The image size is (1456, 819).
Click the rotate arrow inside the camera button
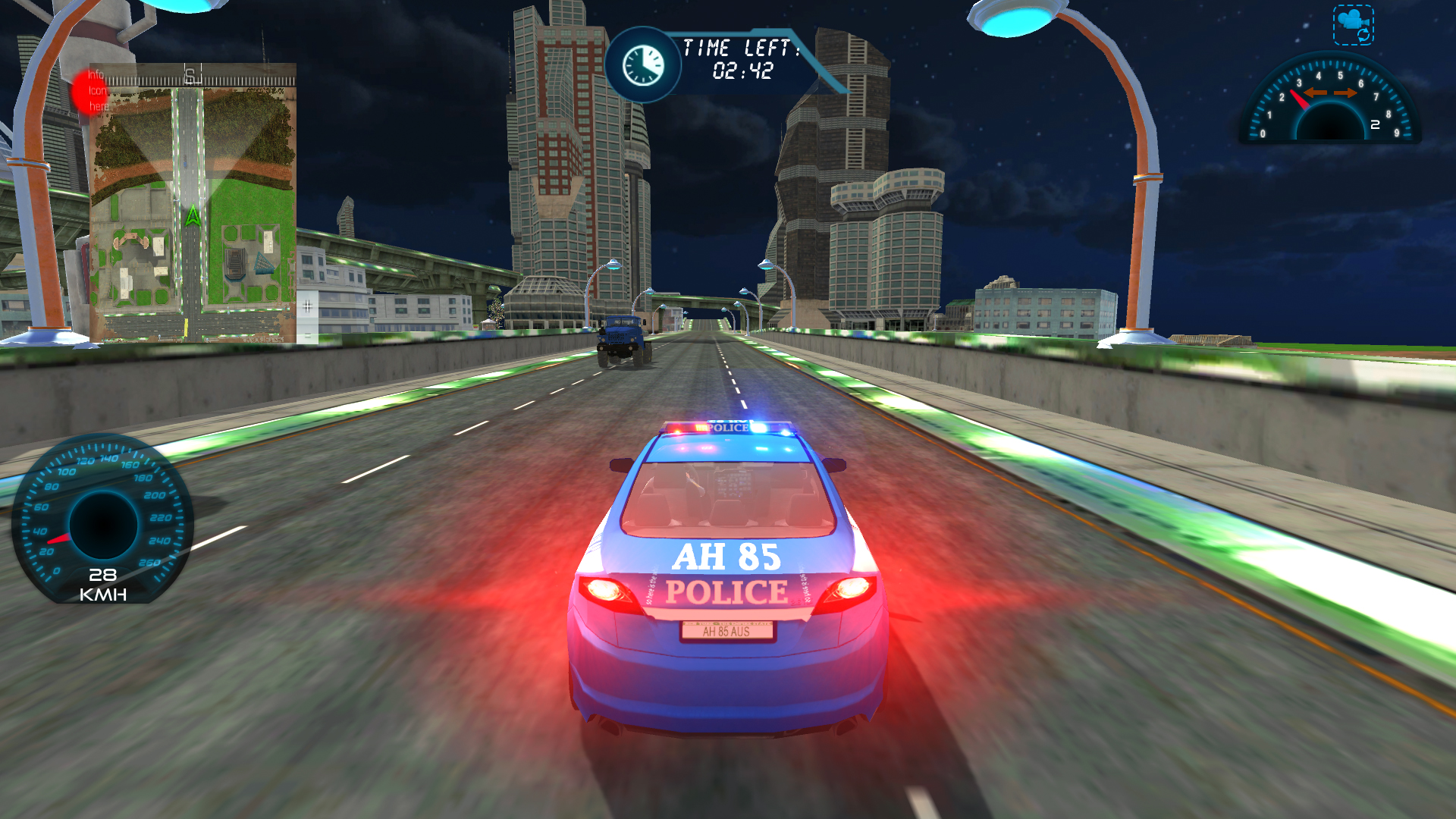click(1363, 35)
